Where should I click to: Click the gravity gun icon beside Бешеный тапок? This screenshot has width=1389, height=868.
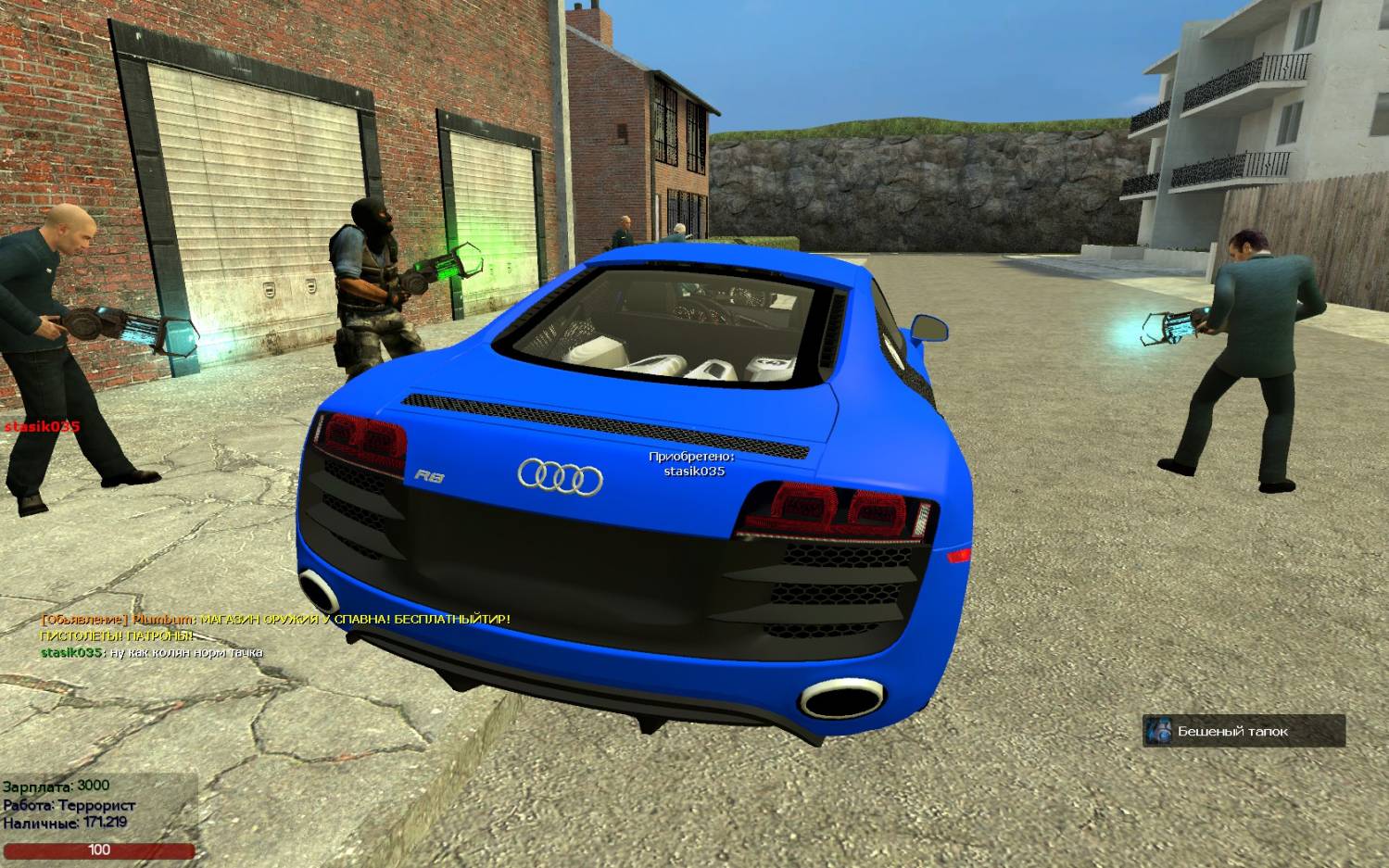[x=1158, y=731]
